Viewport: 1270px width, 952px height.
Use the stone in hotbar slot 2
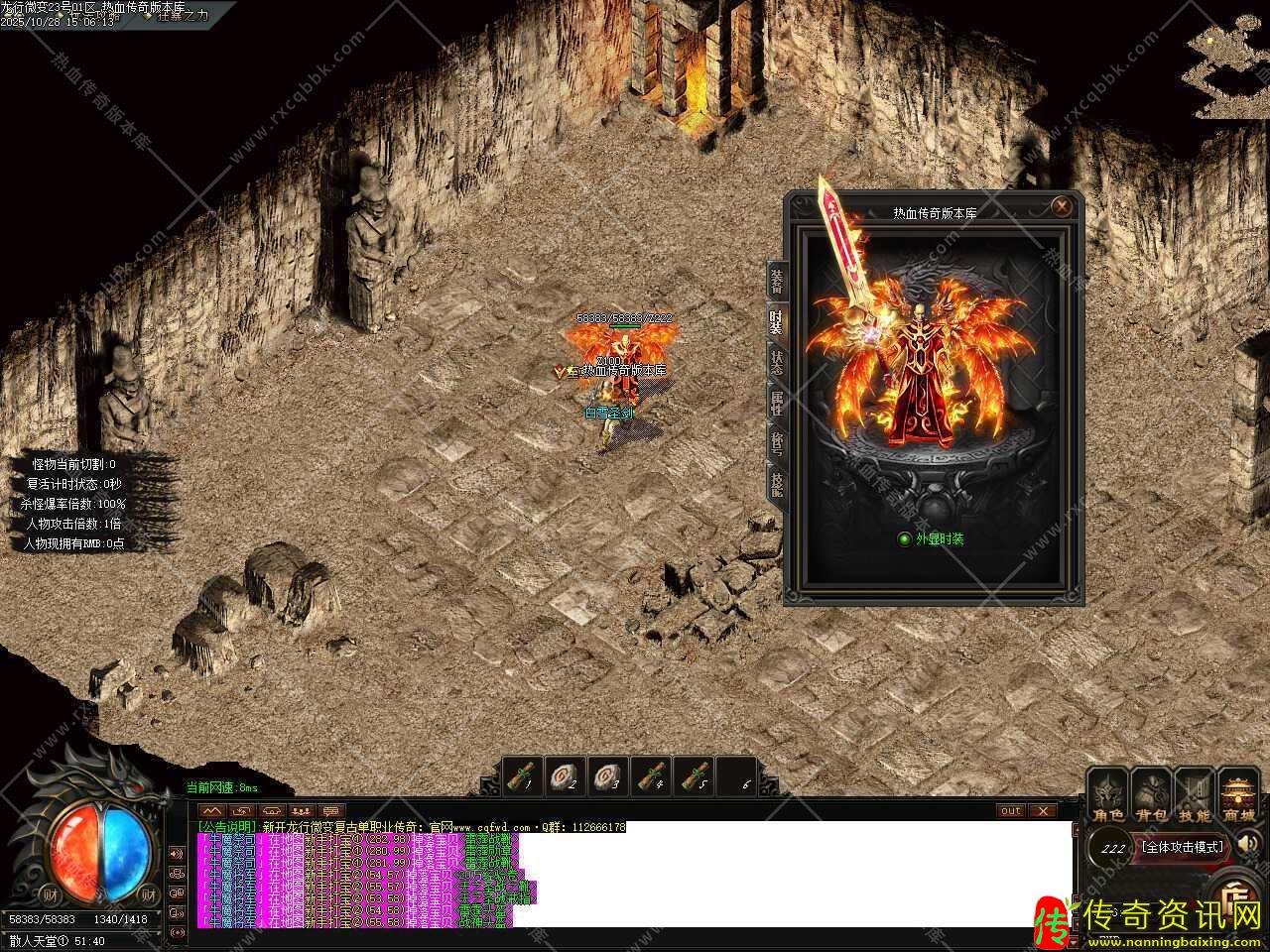[566, 776]
